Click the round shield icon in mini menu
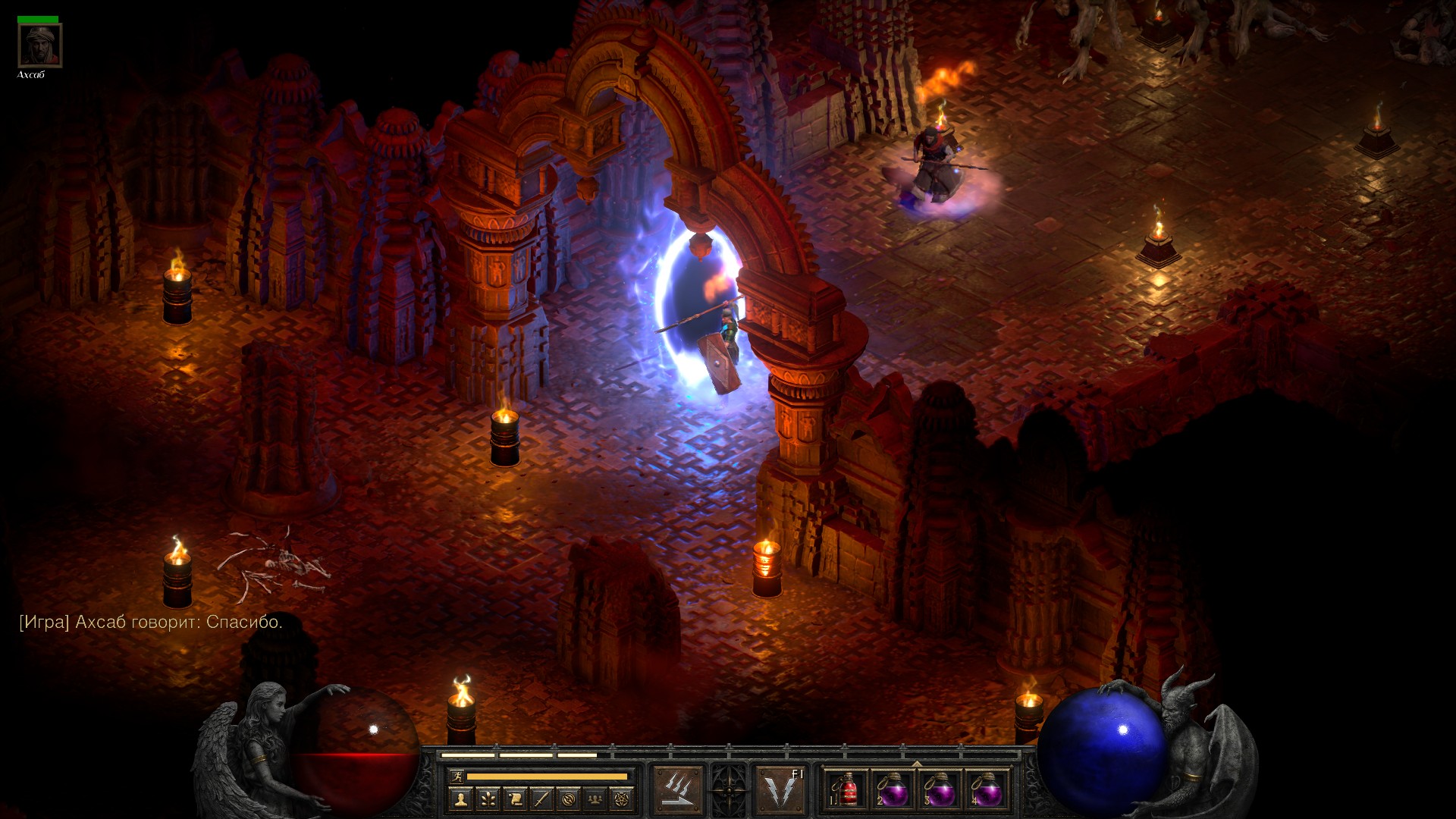Viewport: 1456px width, 819px height. click(x=569, y=799)
